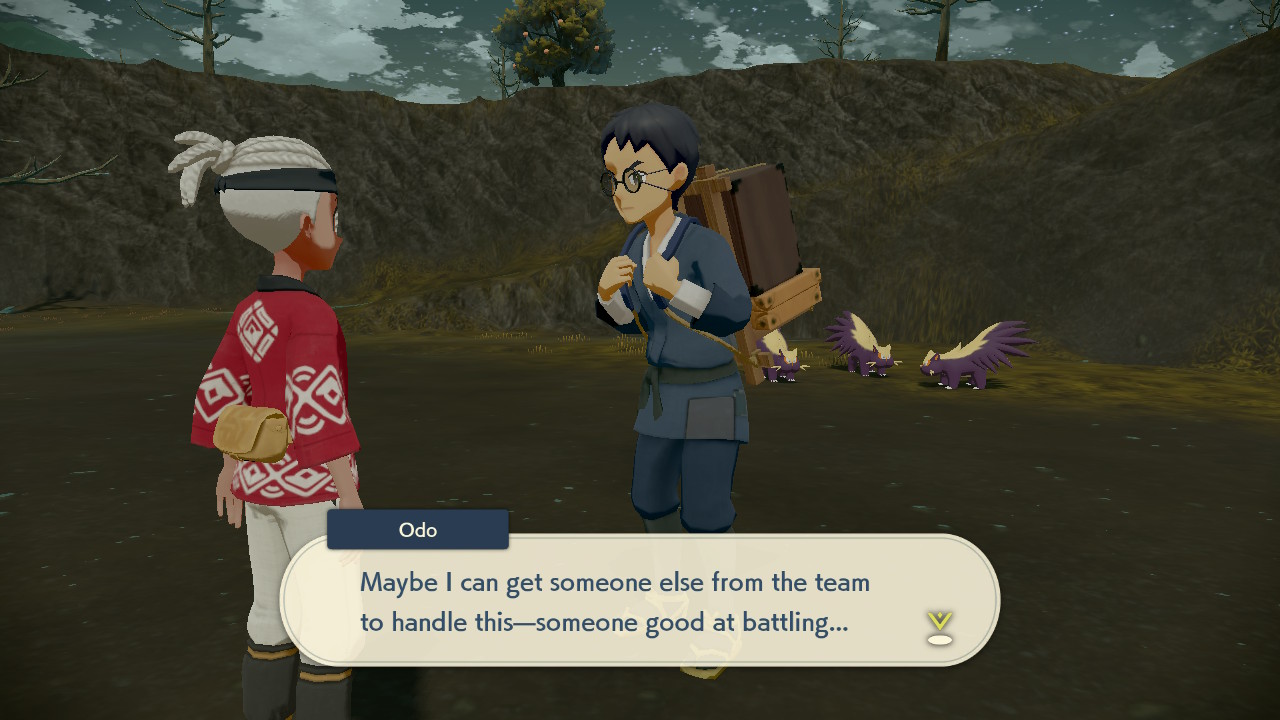Click the leftmost Skuntank in the background
Image resolution: width=1280 pixels, height=720 pixels.
(x=782, y=360)
